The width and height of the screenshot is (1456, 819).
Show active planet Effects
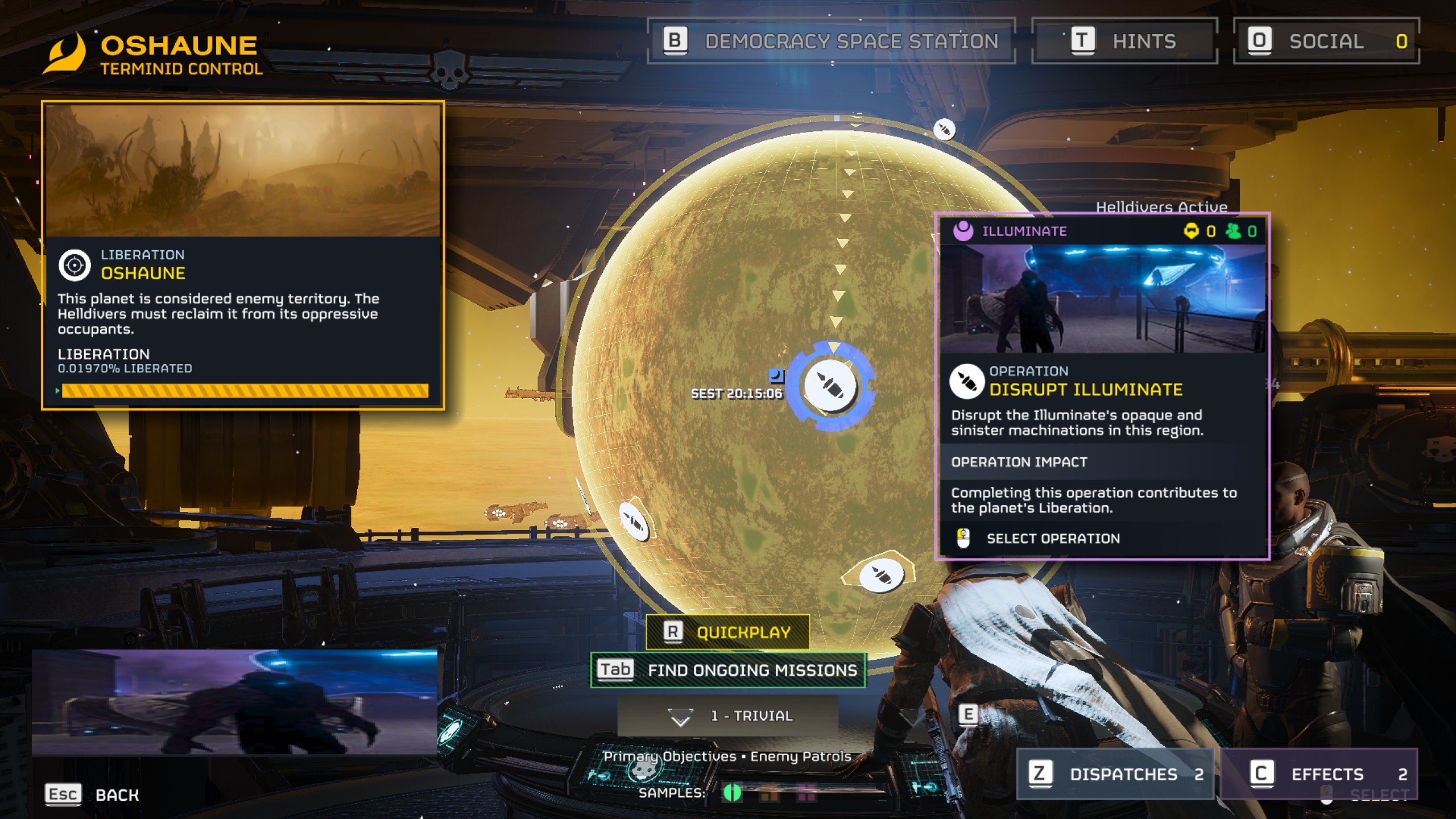point(1318,774)
